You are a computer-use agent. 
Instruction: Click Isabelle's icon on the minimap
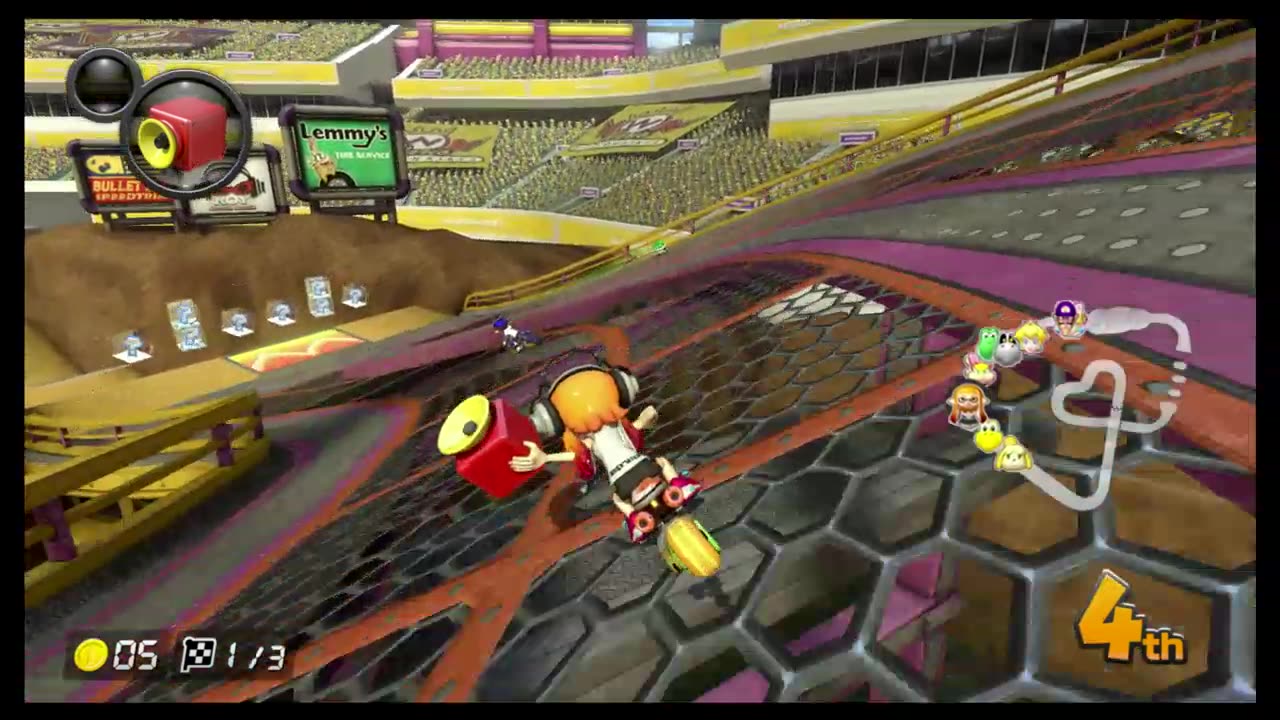[x=1013, y=457]
